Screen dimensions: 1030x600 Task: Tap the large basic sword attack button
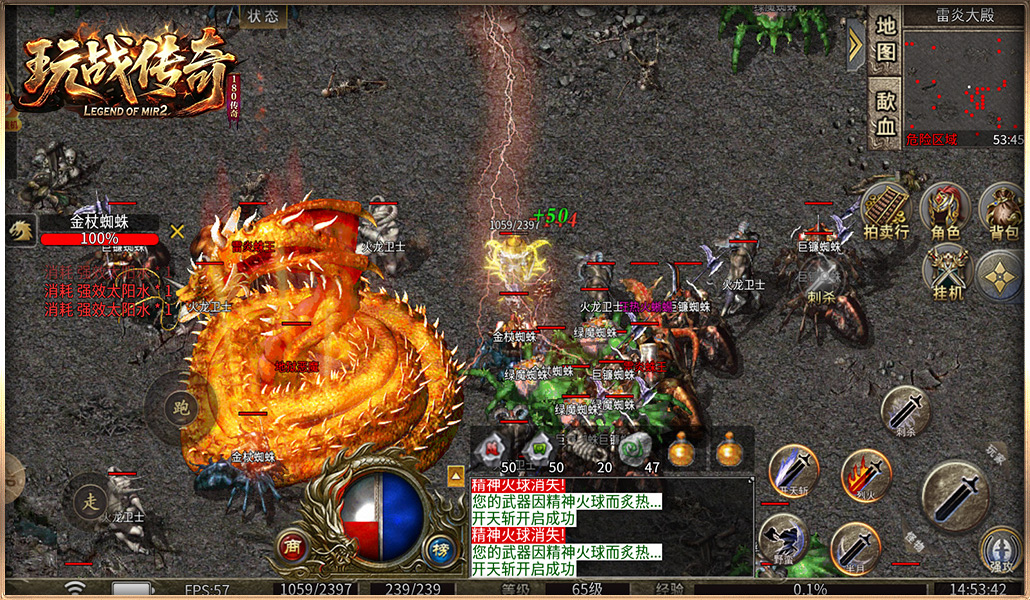[x=955, y=495]
